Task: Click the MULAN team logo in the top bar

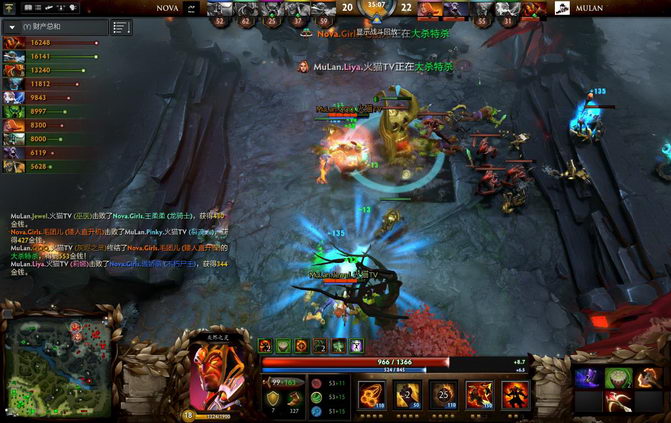Action: [x=562, y=9]
